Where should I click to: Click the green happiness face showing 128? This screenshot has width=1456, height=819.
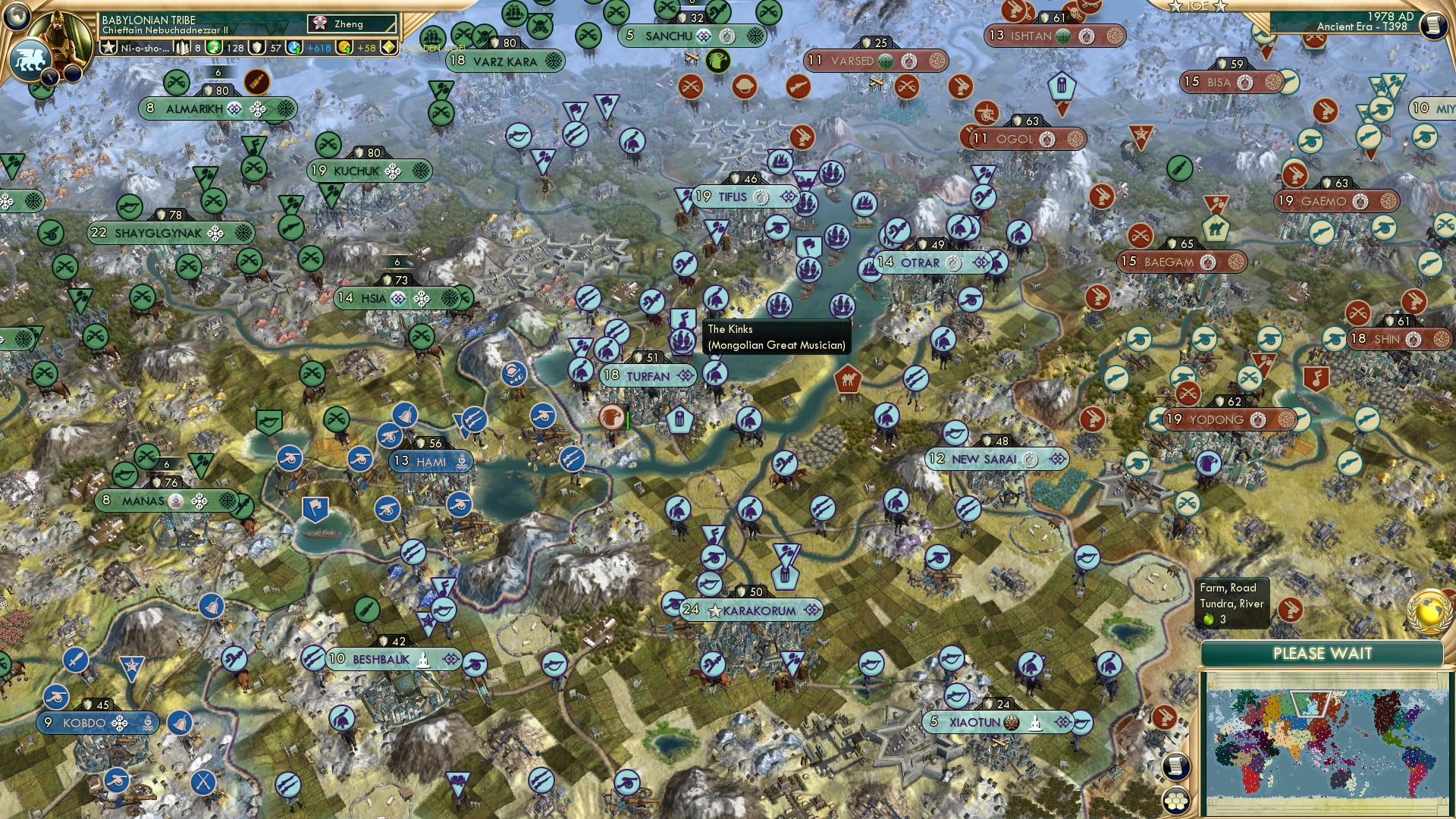(x=213, y=48)
